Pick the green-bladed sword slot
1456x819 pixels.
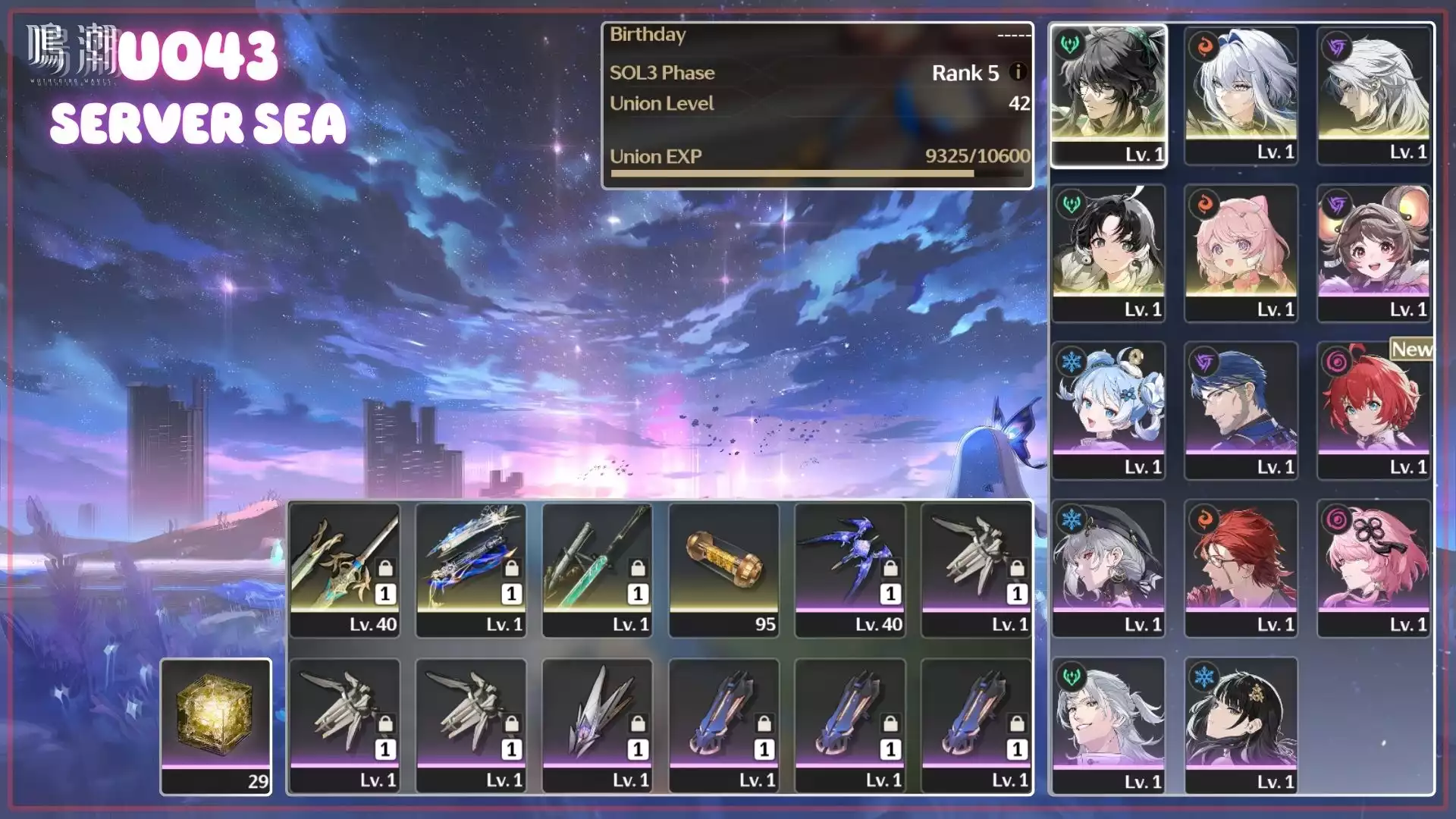[x=598, y=570]
